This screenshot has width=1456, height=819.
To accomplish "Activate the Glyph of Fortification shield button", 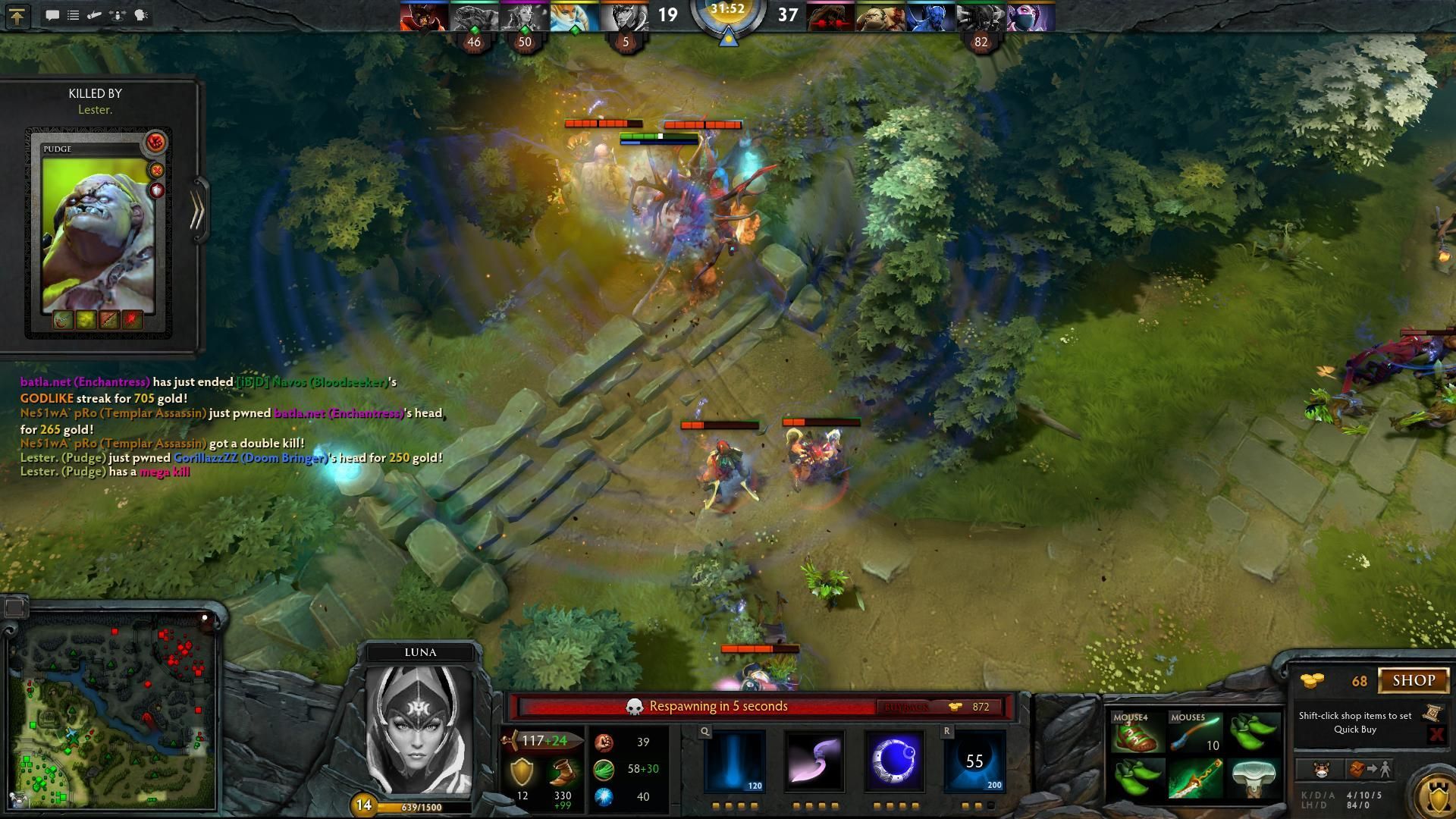I will point(1436,794).
